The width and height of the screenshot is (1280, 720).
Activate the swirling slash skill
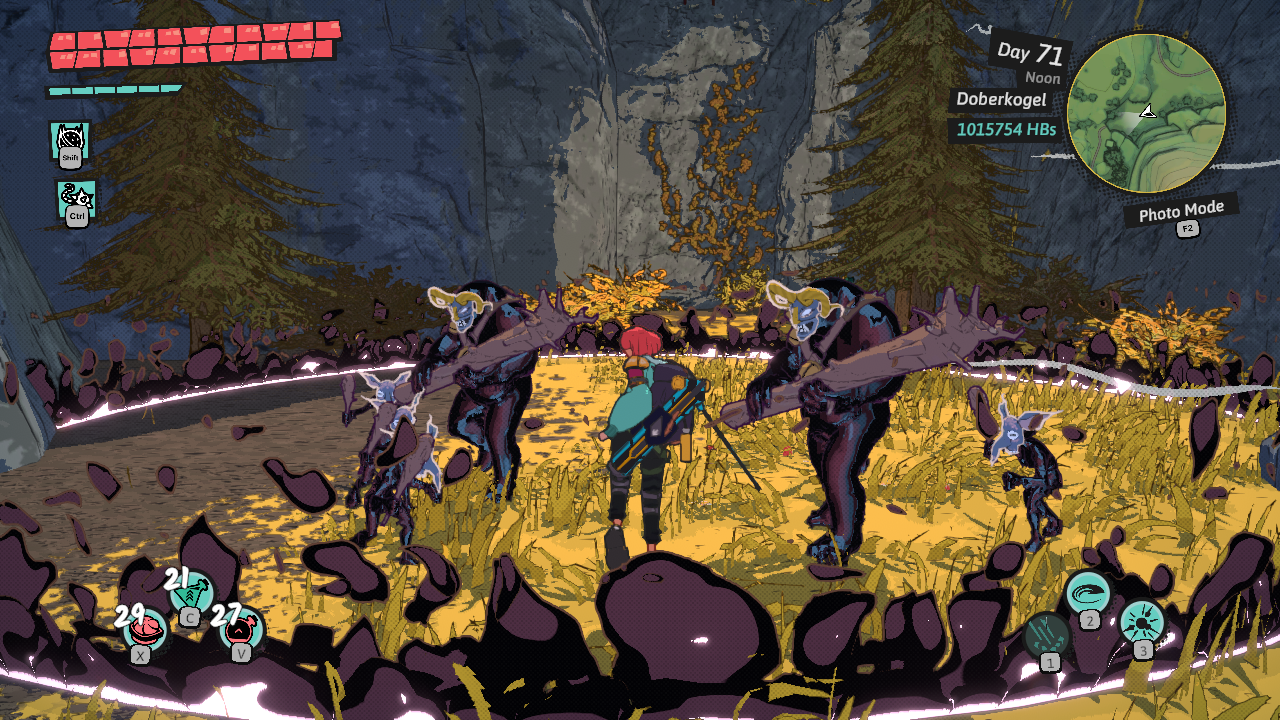1087,593
